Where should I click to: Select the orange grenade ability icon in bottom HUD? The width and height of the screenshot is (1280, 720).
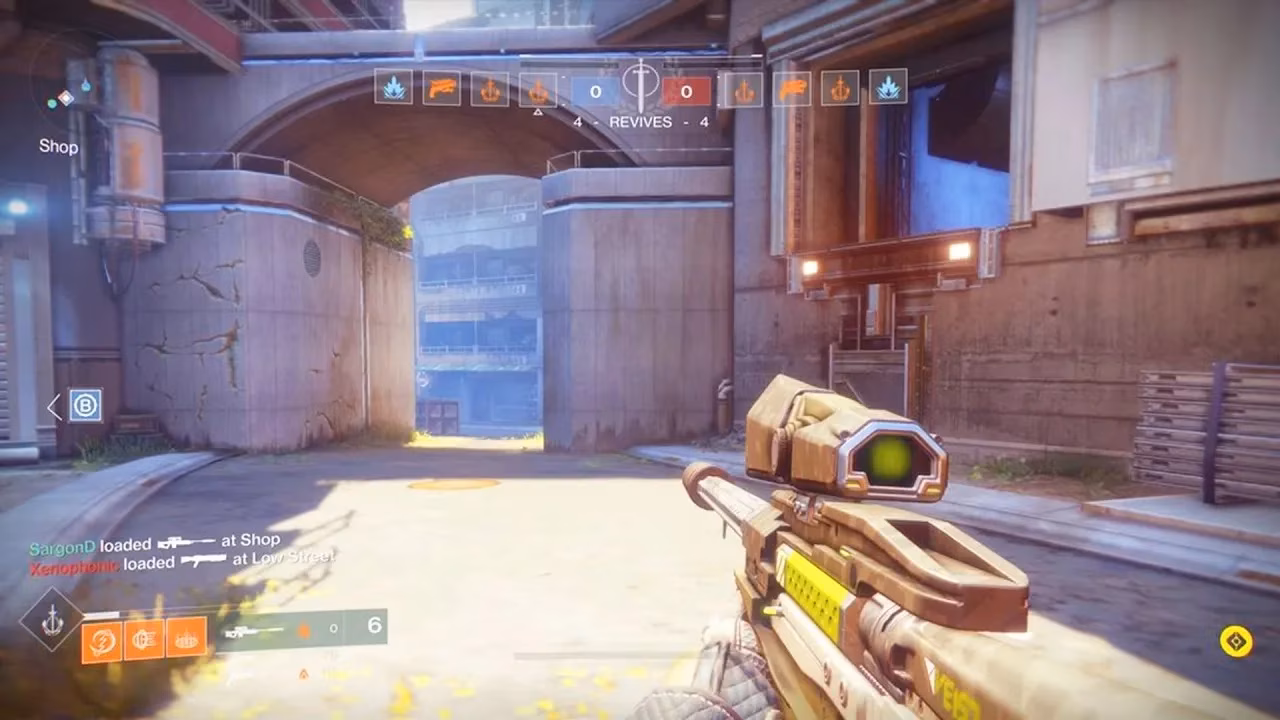(103, 641)
